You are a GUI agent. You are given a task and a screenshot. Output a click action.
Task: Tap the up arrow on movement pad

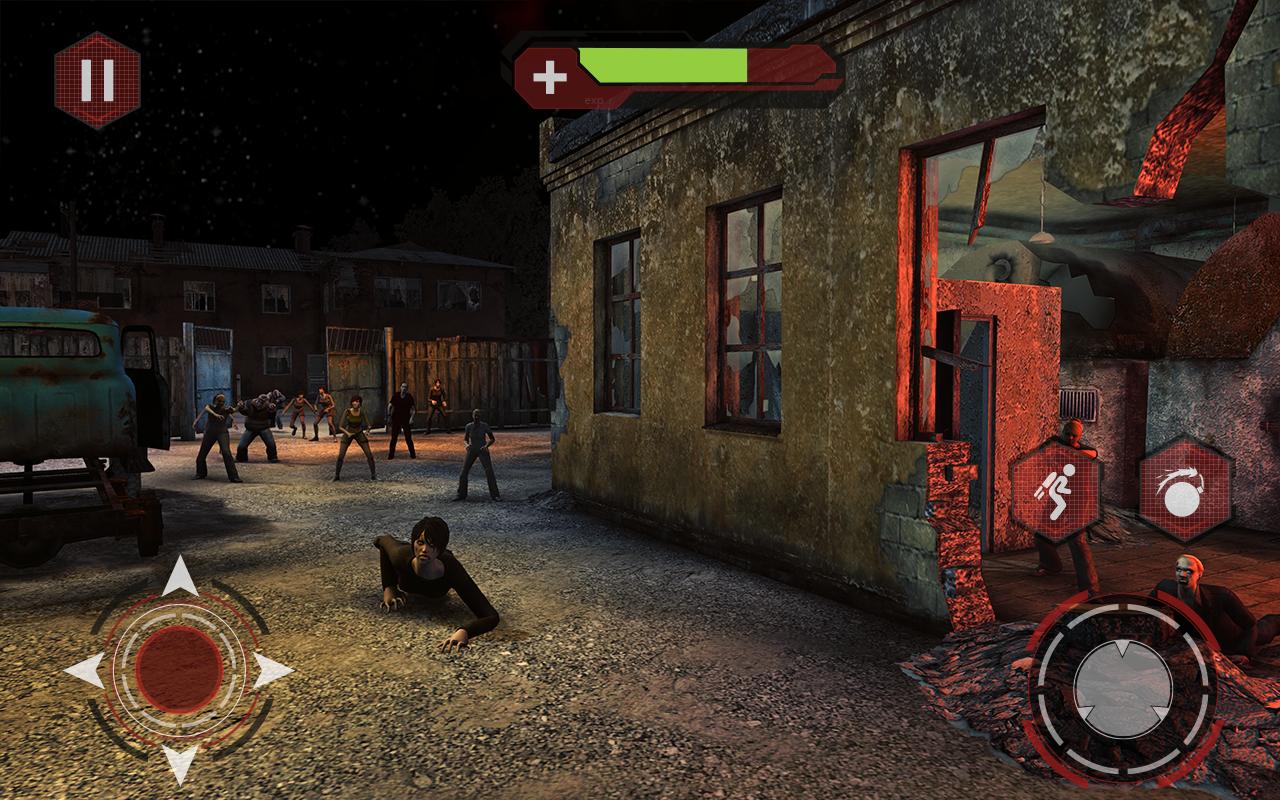179,578
